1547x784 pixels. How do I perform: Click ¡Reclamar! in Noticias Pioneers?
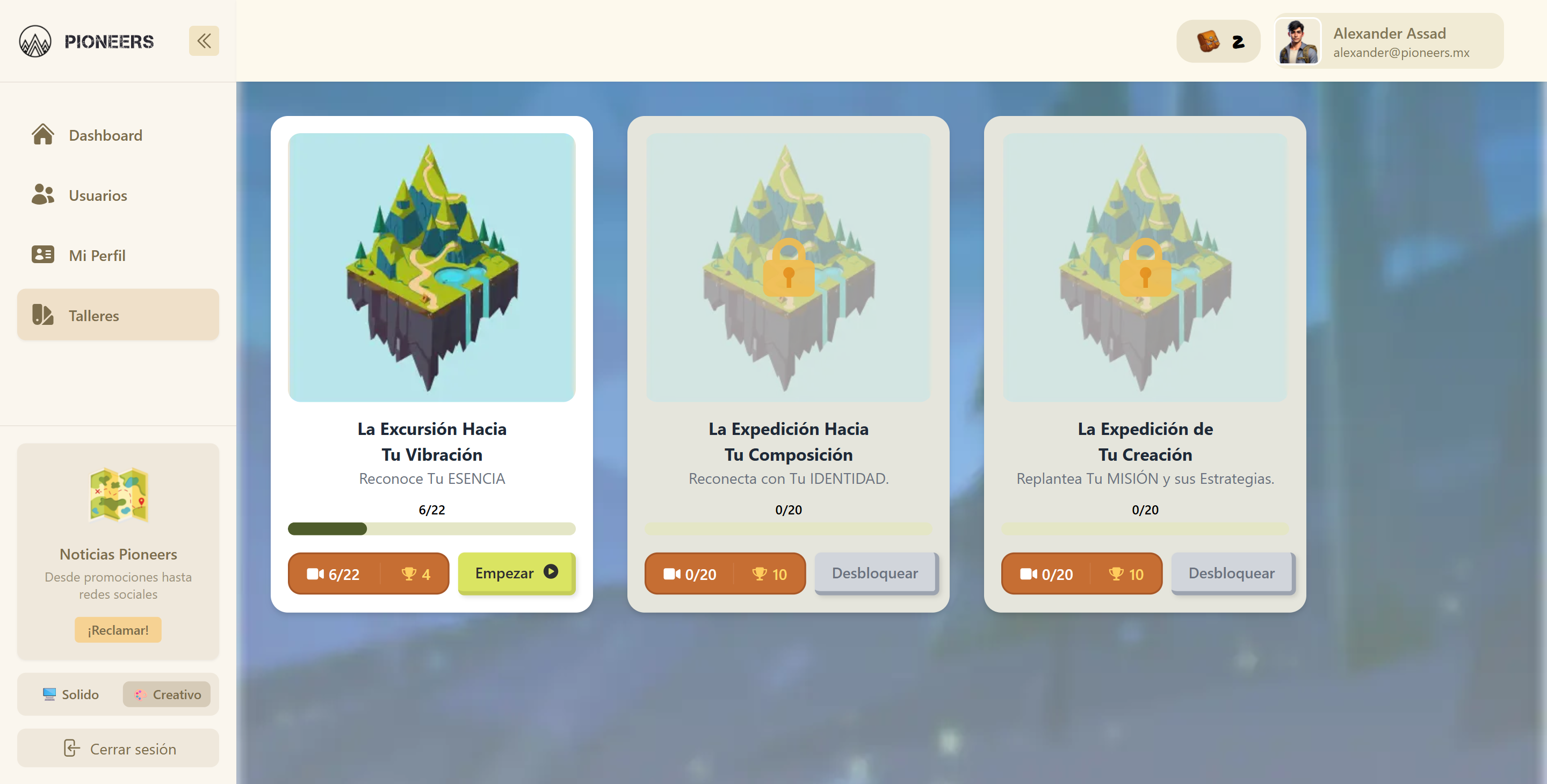coord(118,630)
